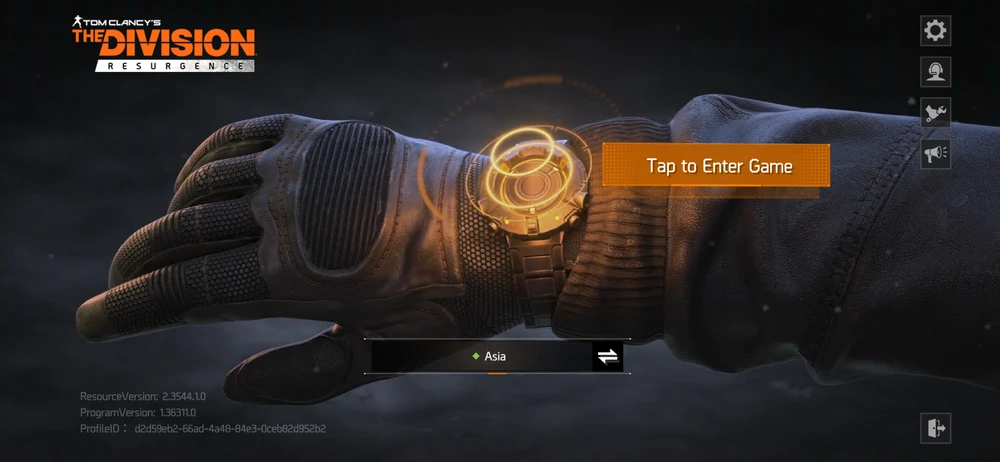
Task: Contact customer support via headset icon
Action: pyautogui.click(x=935, y=72)
